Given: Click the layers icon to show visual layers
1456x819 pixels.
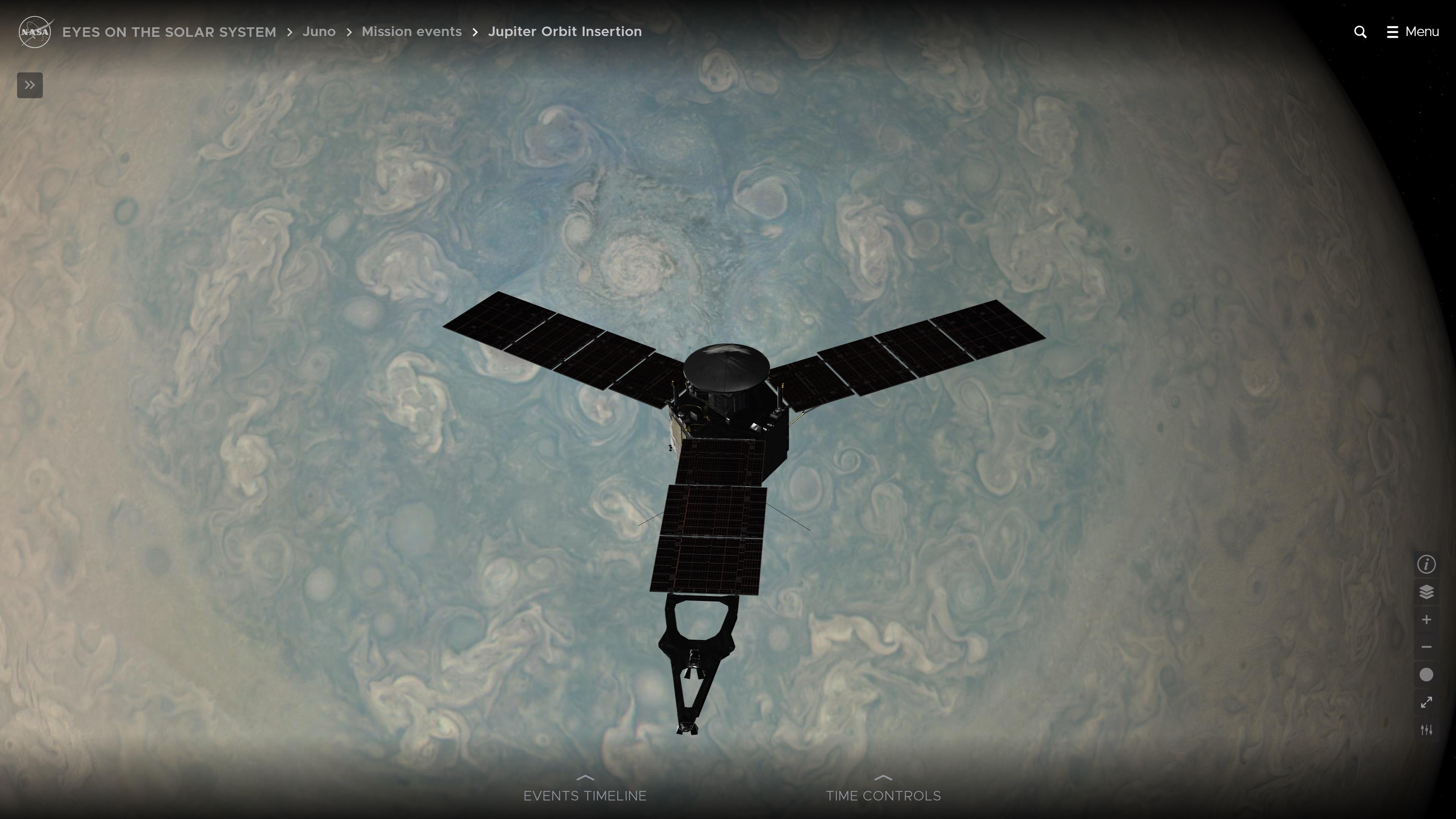Looking at the screenshot, I should 1426,591.
